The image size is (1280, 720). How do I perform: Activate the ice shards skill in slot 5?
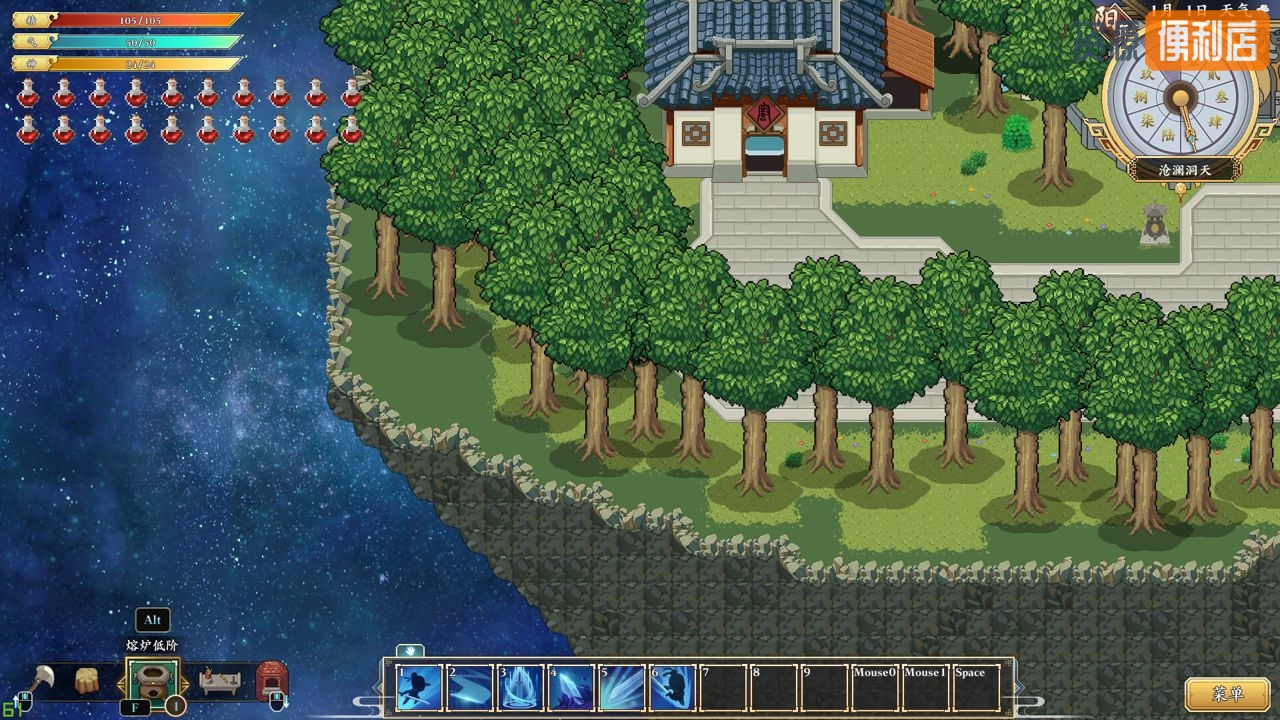tap(622, 688)
